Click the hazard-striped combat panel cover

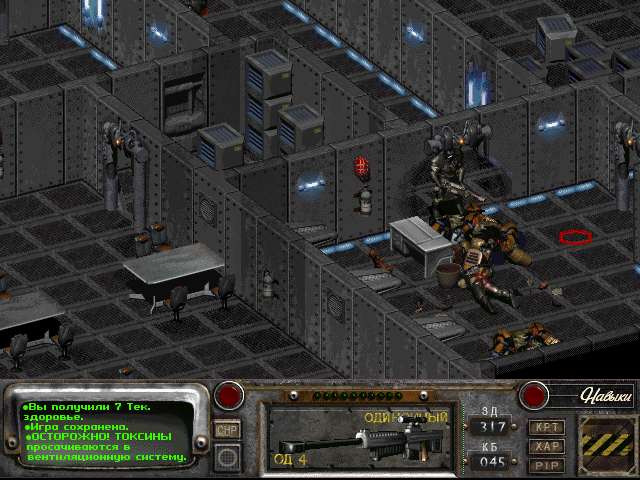(608, 439)
